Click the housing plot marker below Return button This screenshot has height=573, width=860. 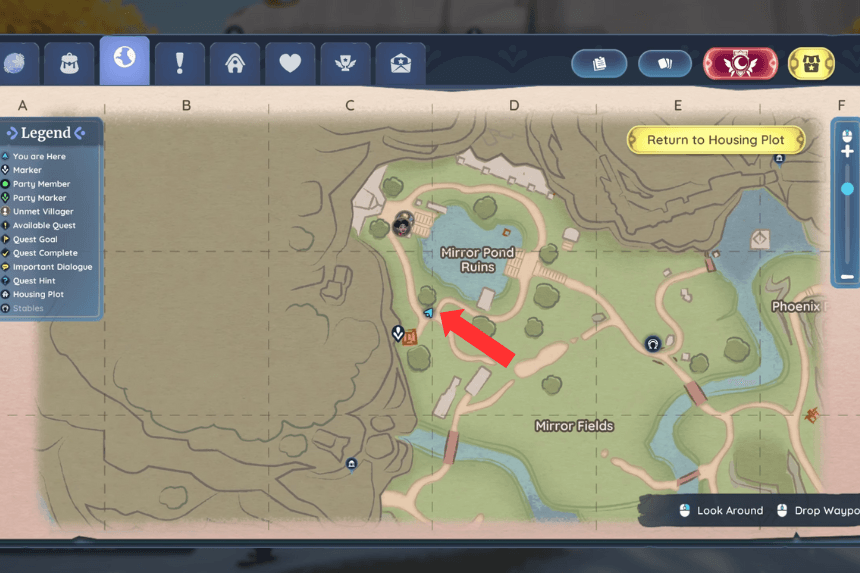779,158
